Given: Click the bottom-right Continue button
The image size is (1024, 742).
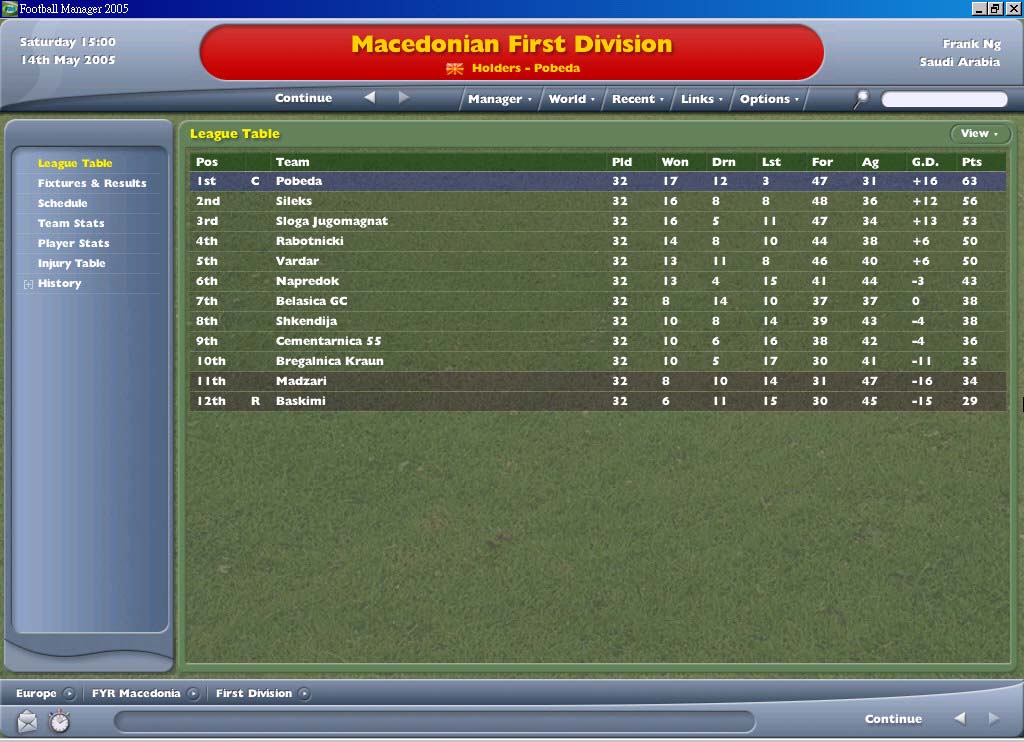Looking at the screenshot, I should coord(893,719).
